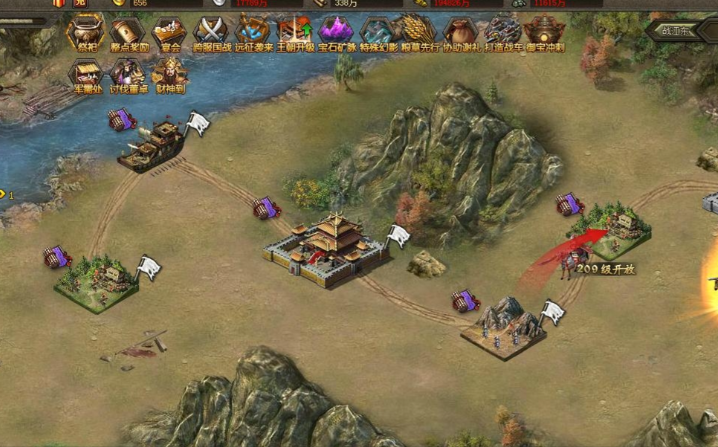718x447 pixels.
Task: Open the 远征袭来 expedition event
Action: pos(252,32)
